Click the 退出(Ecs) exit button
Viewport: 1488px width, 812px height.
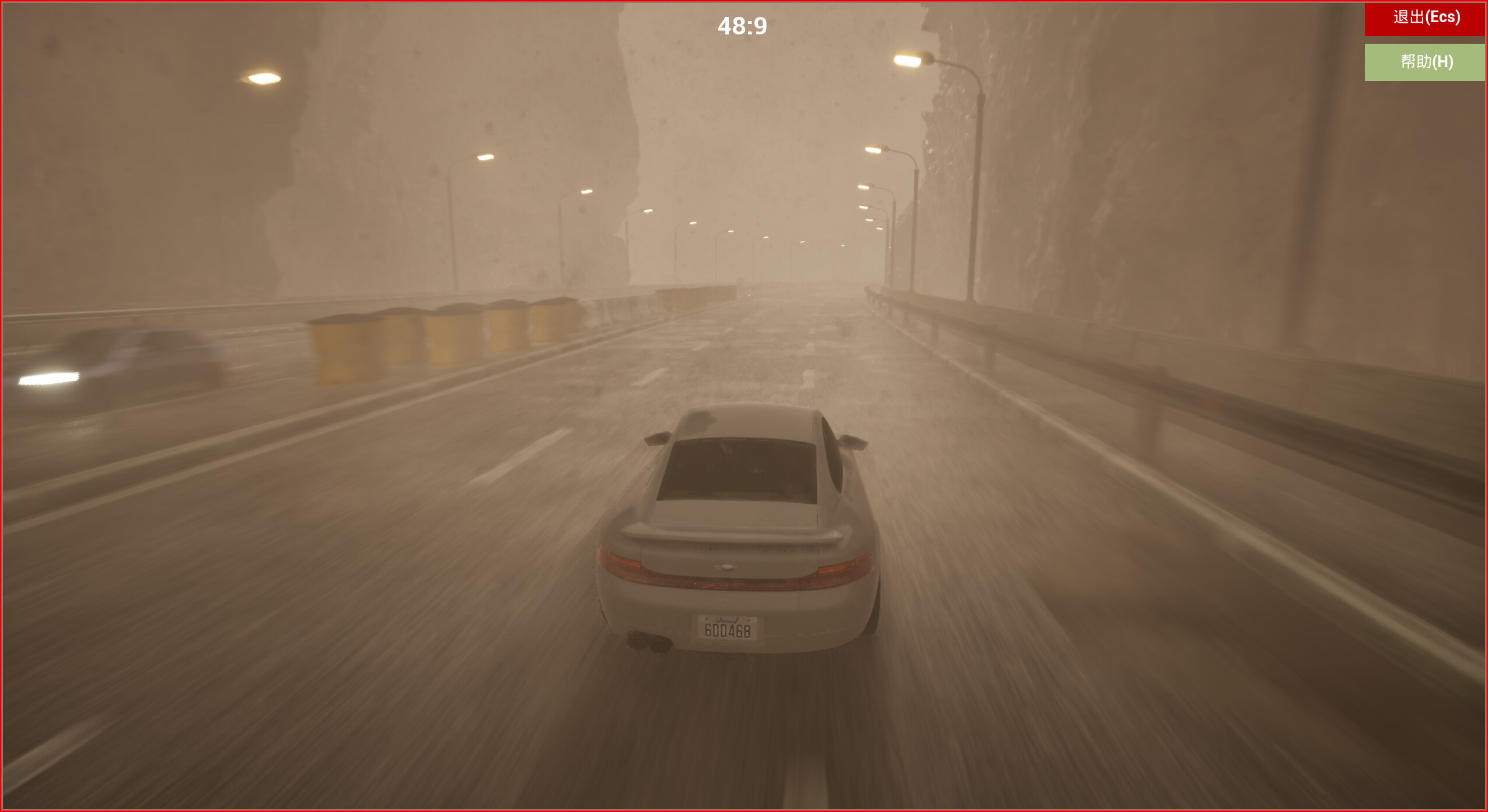(1424, 18)
